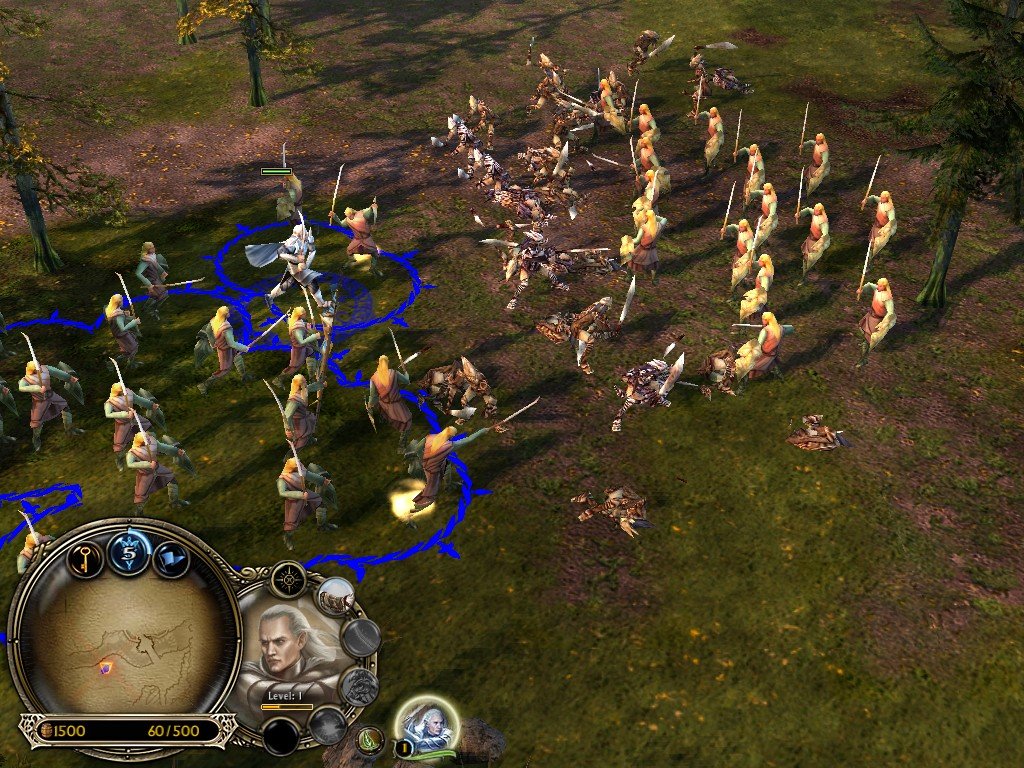Click the green leaf icon beside hero button

[x=370, y=740]
